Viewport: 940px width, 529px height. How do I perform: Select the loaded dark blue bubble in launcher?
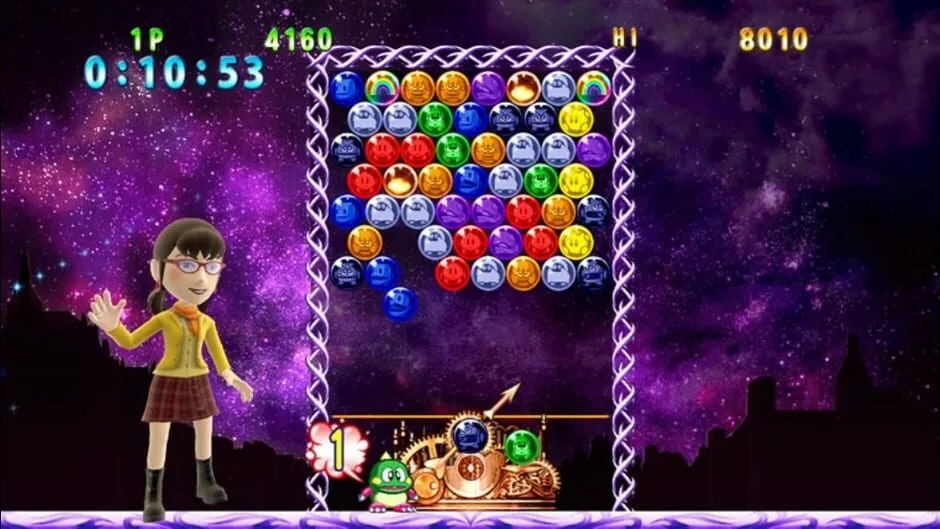pyautogui.click(x=468, y=436)
